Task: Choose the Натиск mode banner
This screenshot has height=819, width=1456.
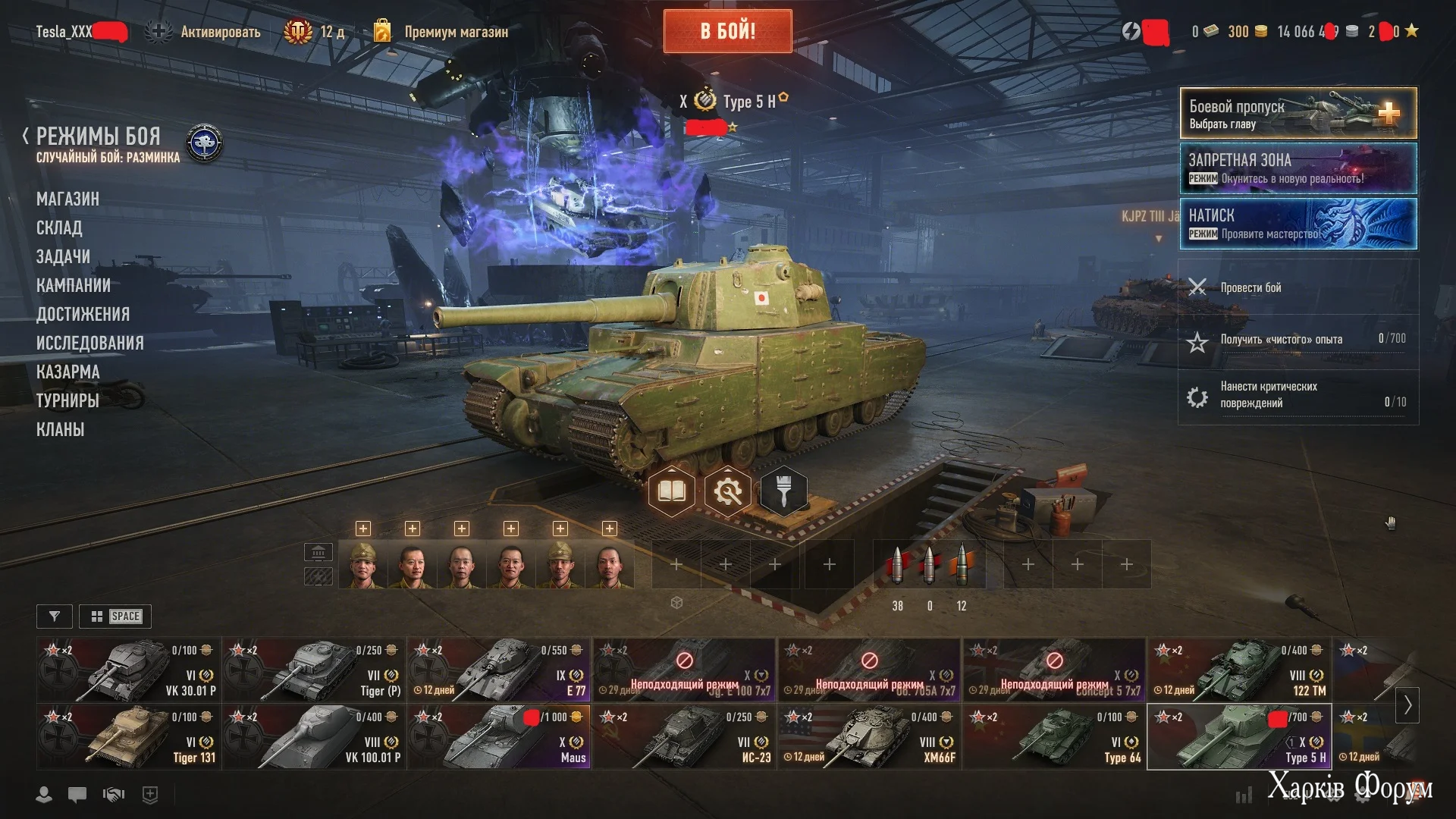Action: point(1298,224)
